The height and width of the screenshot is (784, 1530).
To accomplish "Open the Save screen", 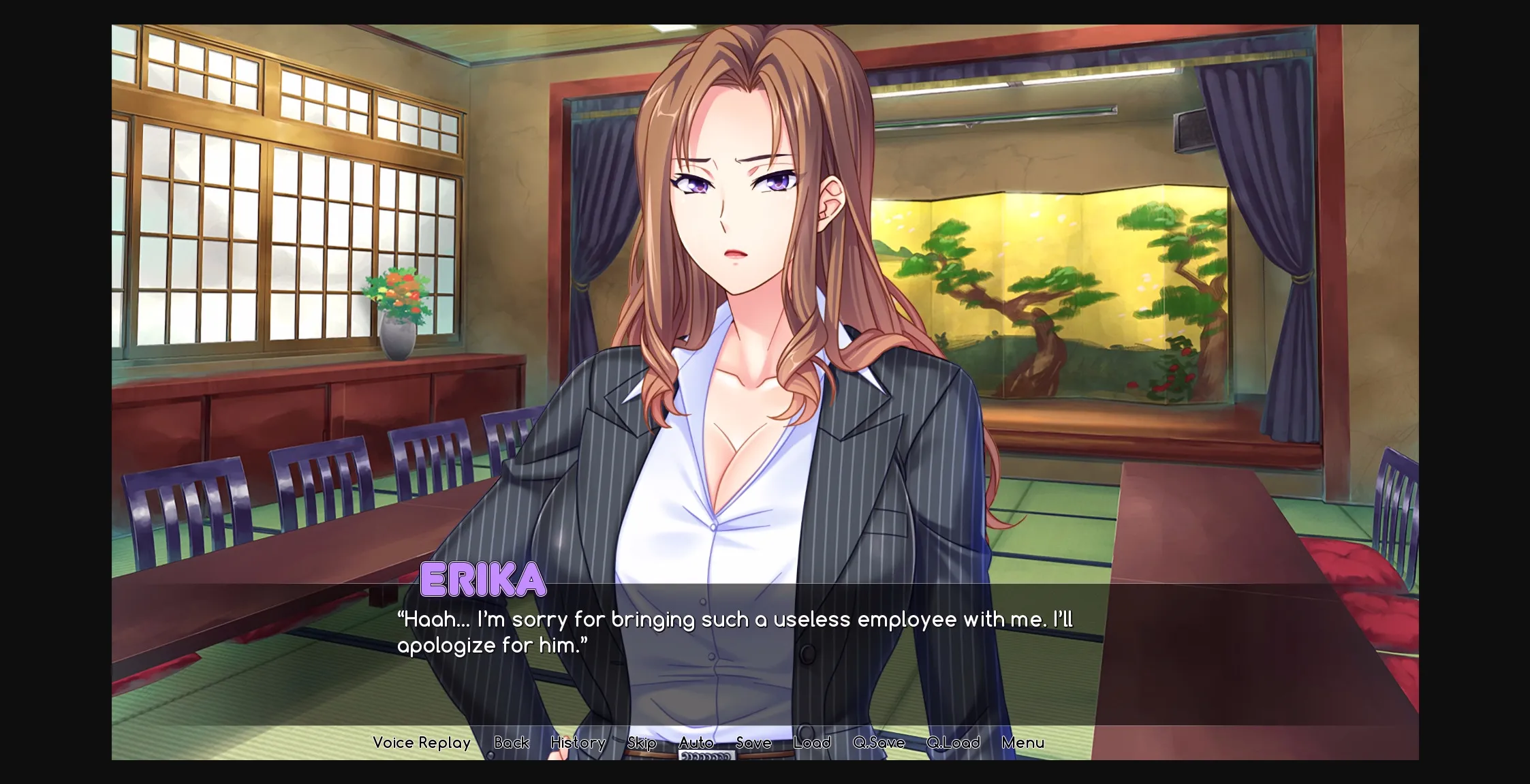I will [753, 742].
